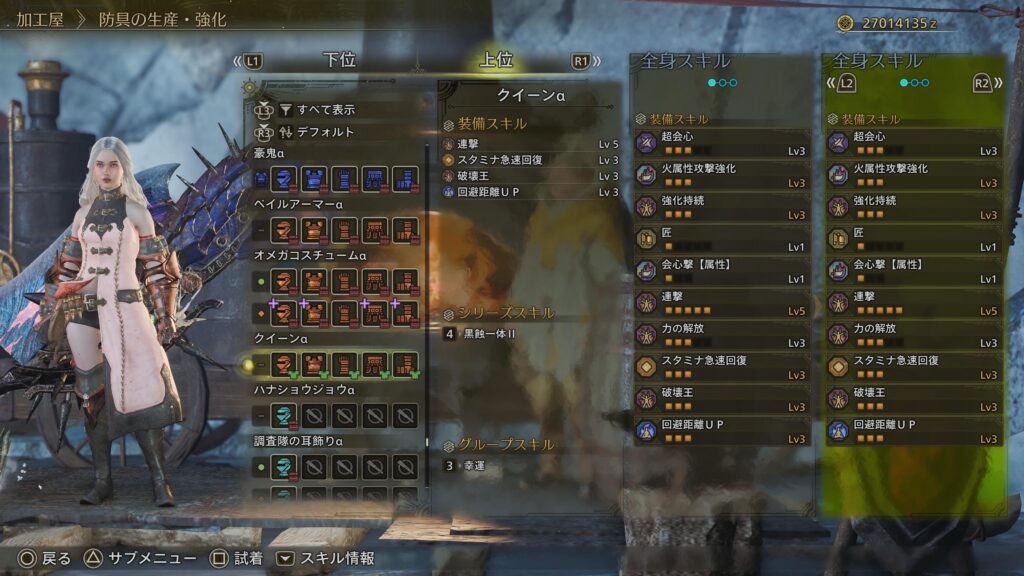Select the クイーンα arm armor piece
The width and height of the screenshot is (1024, 576).
pos(345,365)
